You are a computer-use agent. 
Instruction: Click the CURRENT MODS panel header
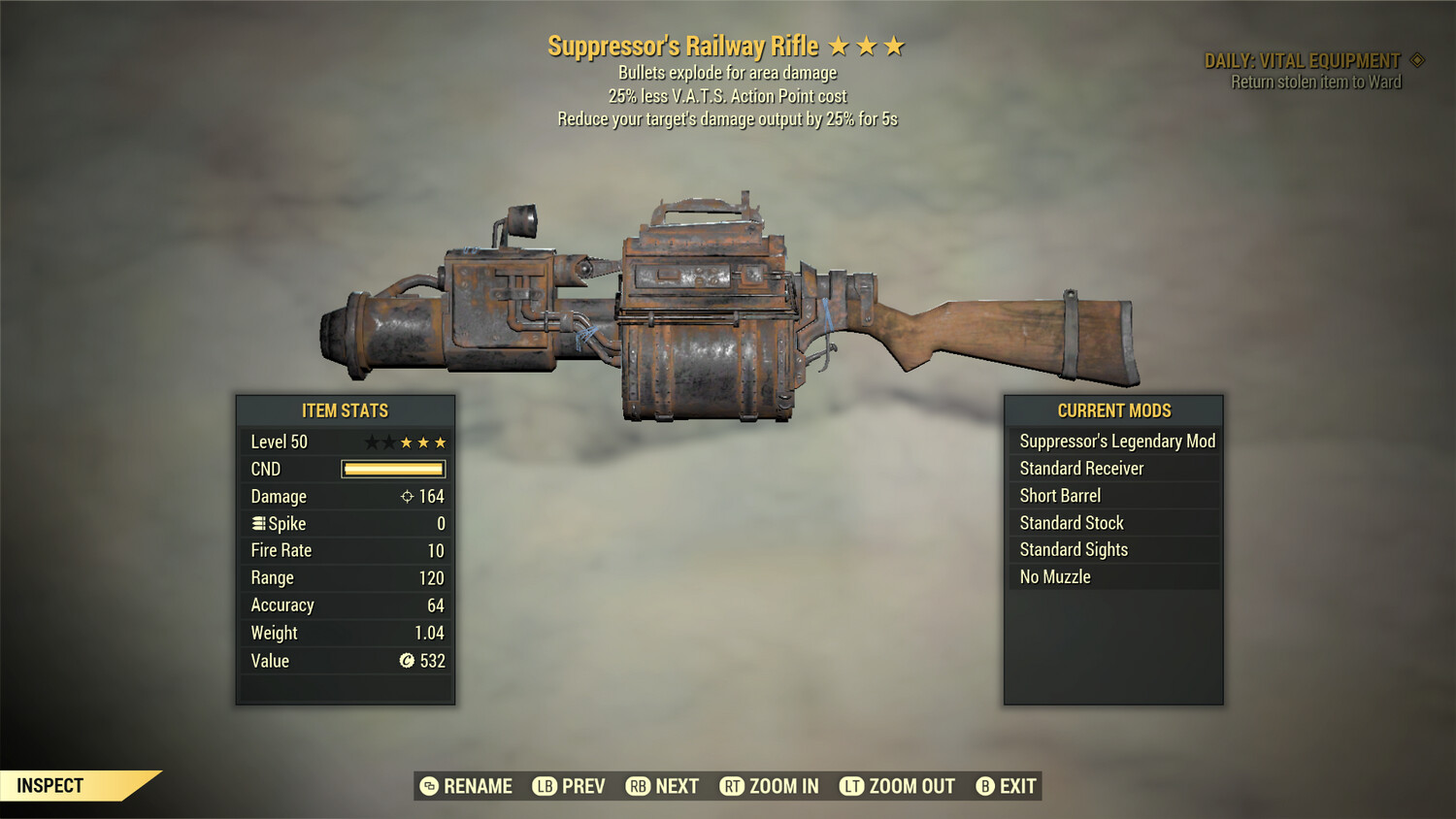click(x=1112, y=410)
